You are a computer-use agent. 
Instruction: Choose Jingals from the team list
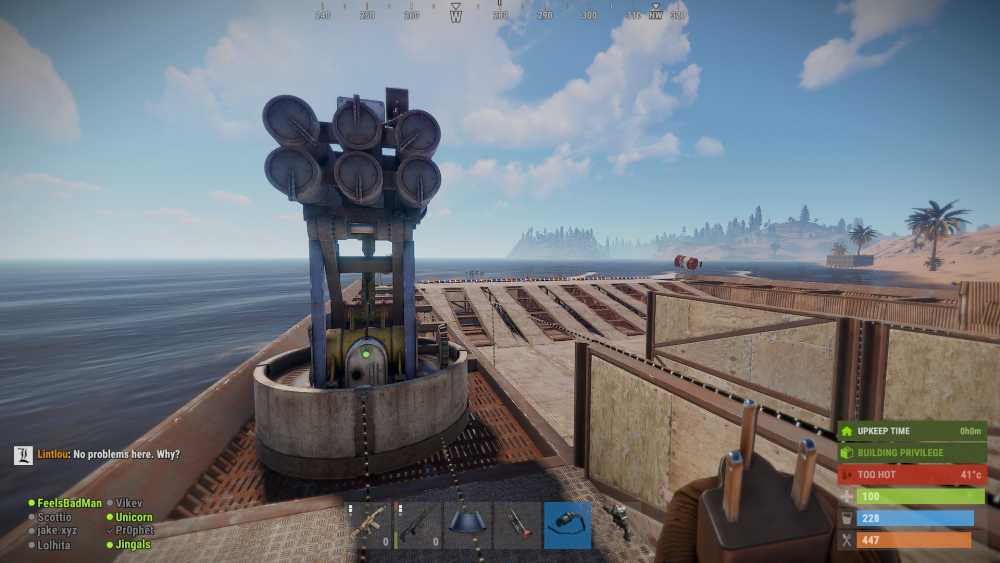(133, 545)
